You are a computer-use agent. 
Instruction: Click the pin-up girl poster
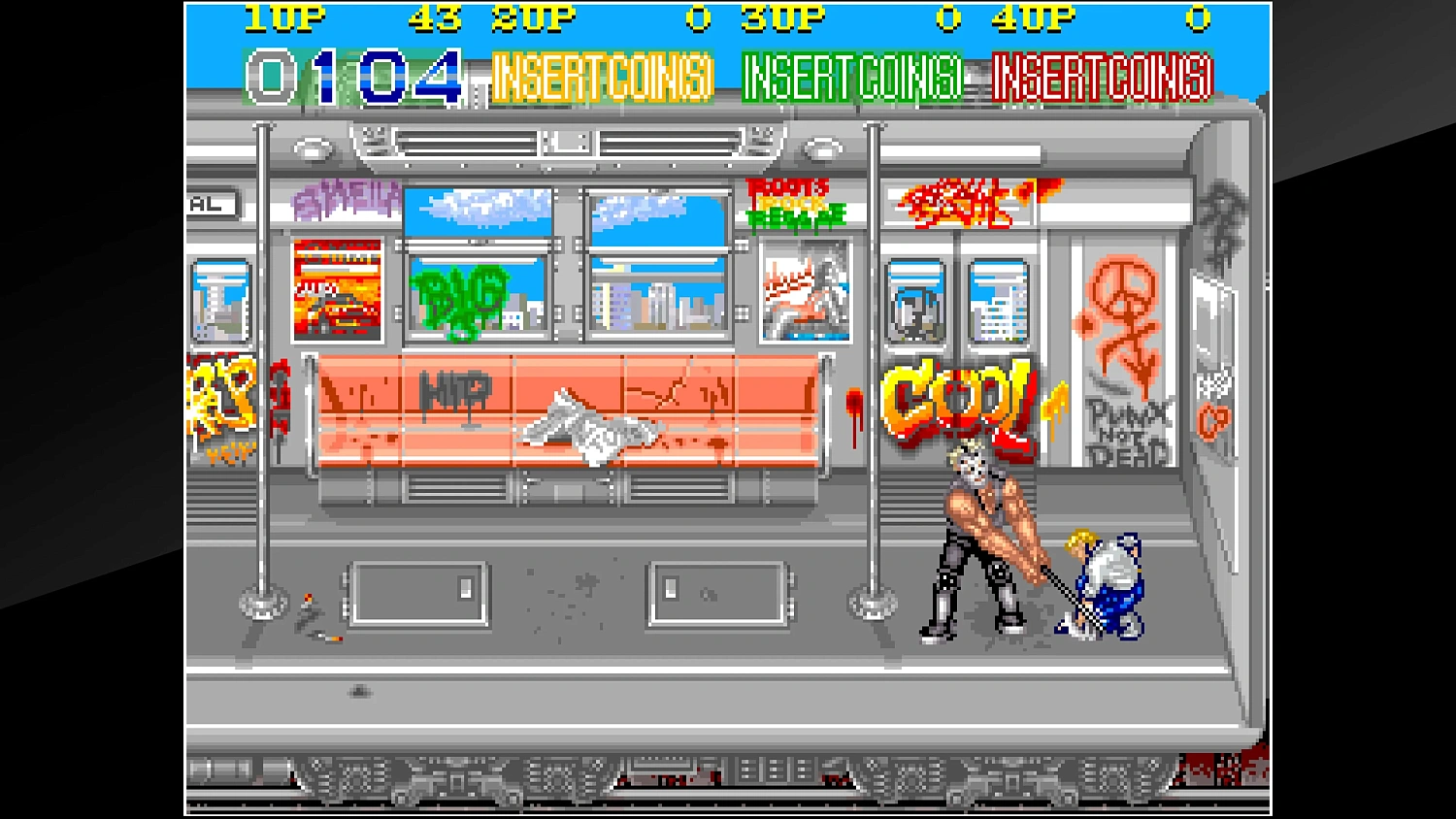804,291
